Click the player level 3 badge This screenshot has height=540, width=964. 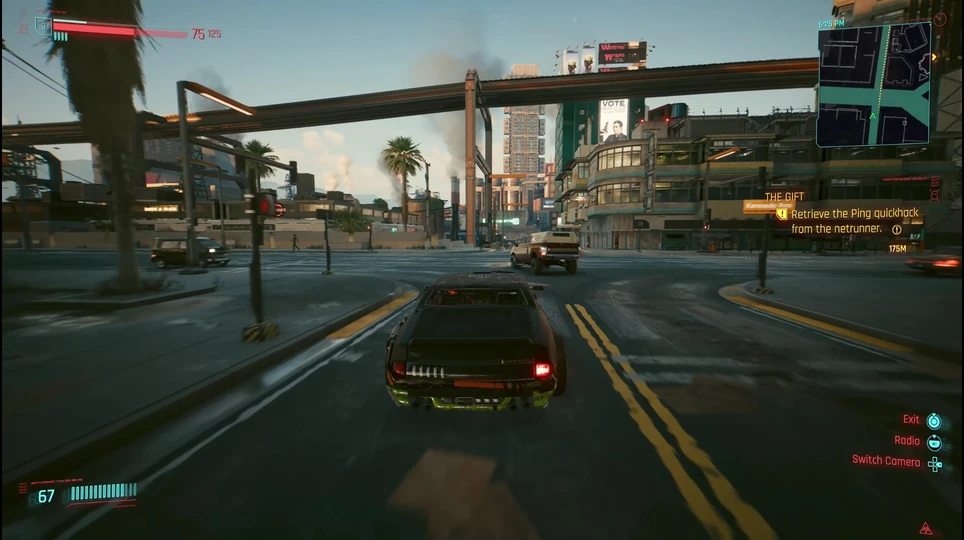pos(42,26)
